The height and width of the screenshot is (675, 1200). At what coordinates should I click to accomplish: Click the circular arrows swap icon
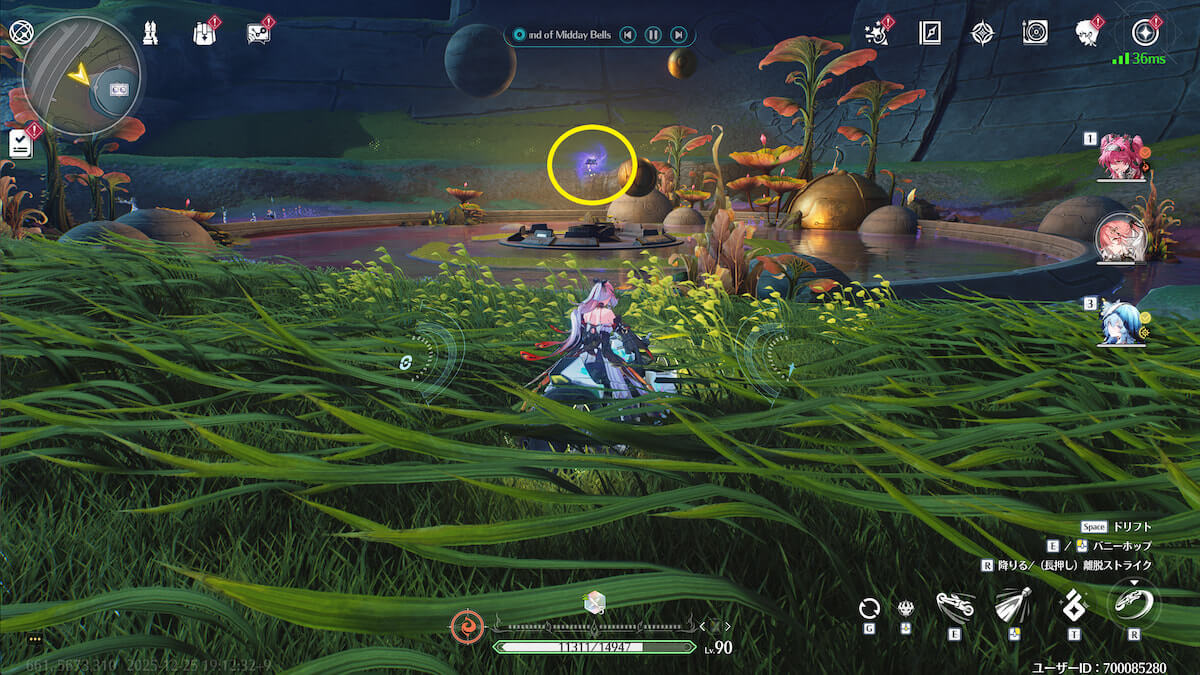[869, 607]
